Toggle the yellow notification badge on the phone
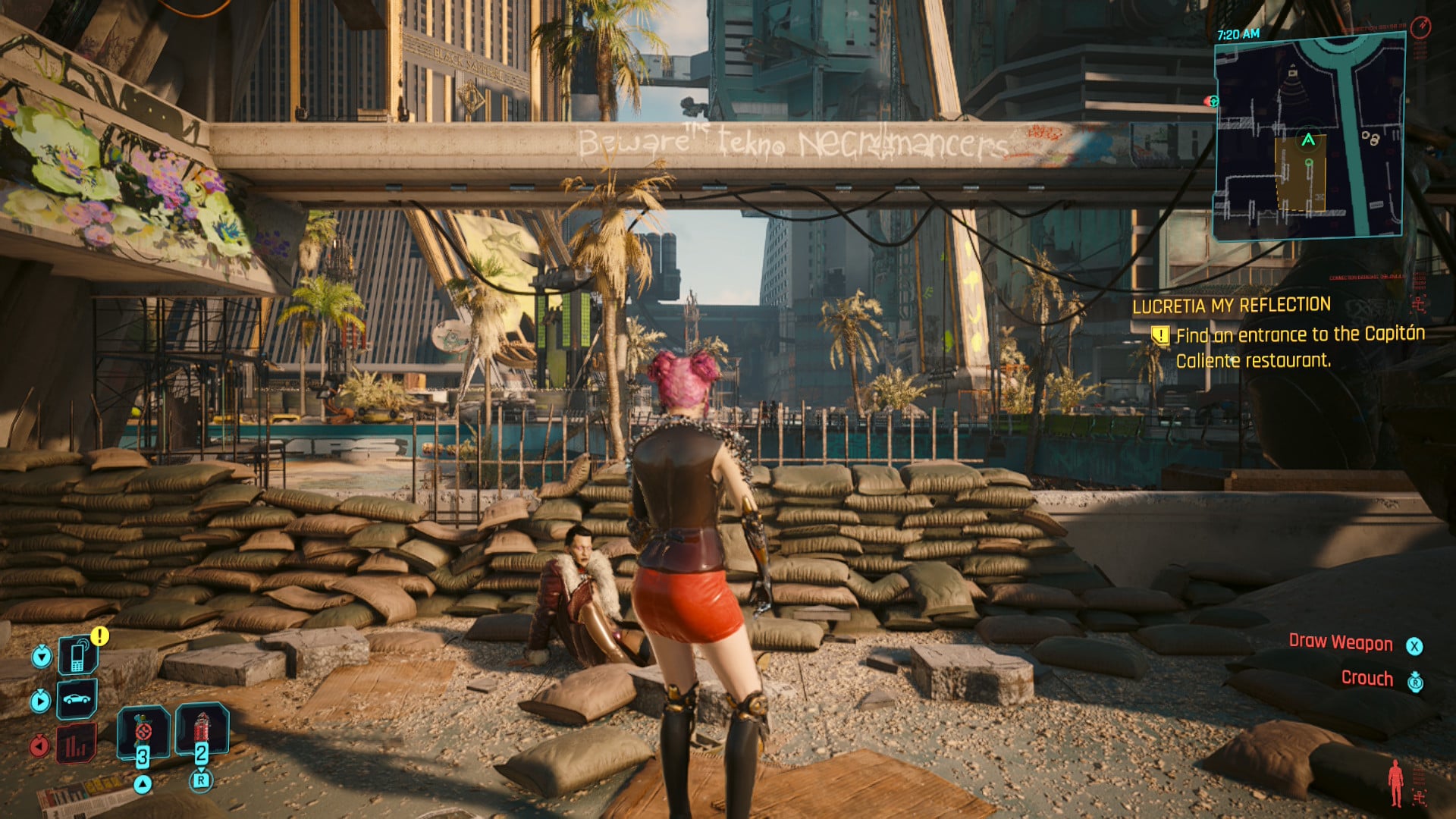1456x819 pixels. point(99,635)
